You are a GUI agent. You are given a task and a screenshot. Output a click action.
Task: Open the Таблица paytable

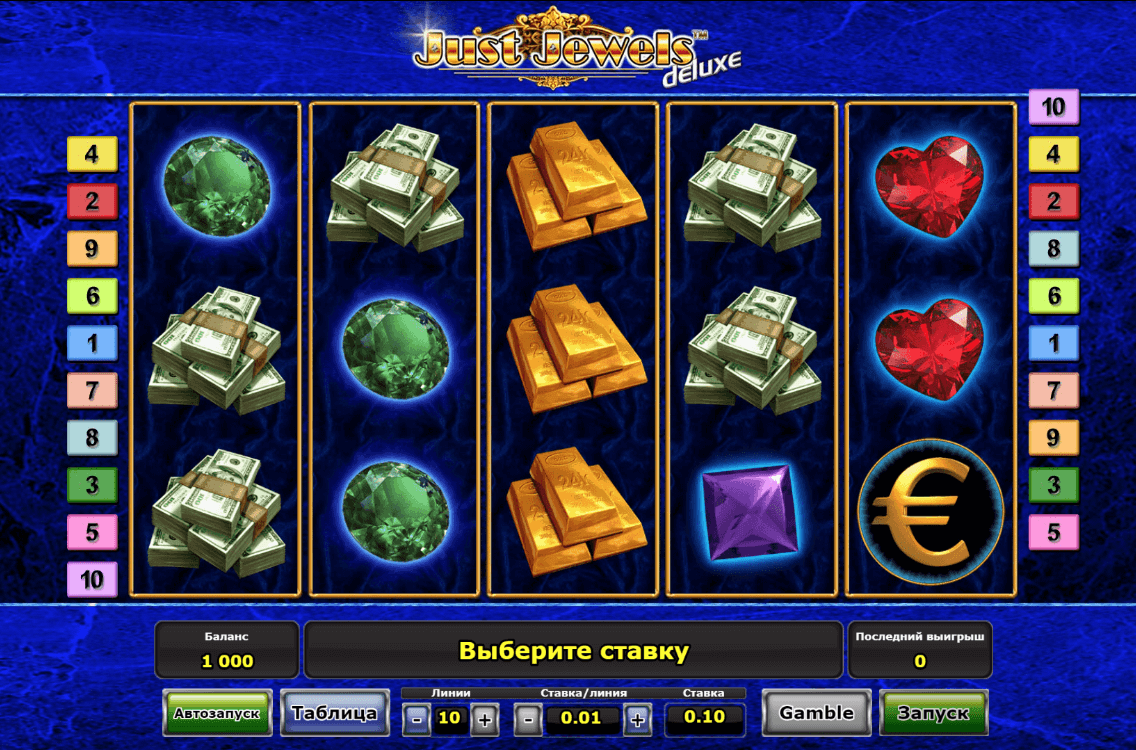[x=334, y=713]
